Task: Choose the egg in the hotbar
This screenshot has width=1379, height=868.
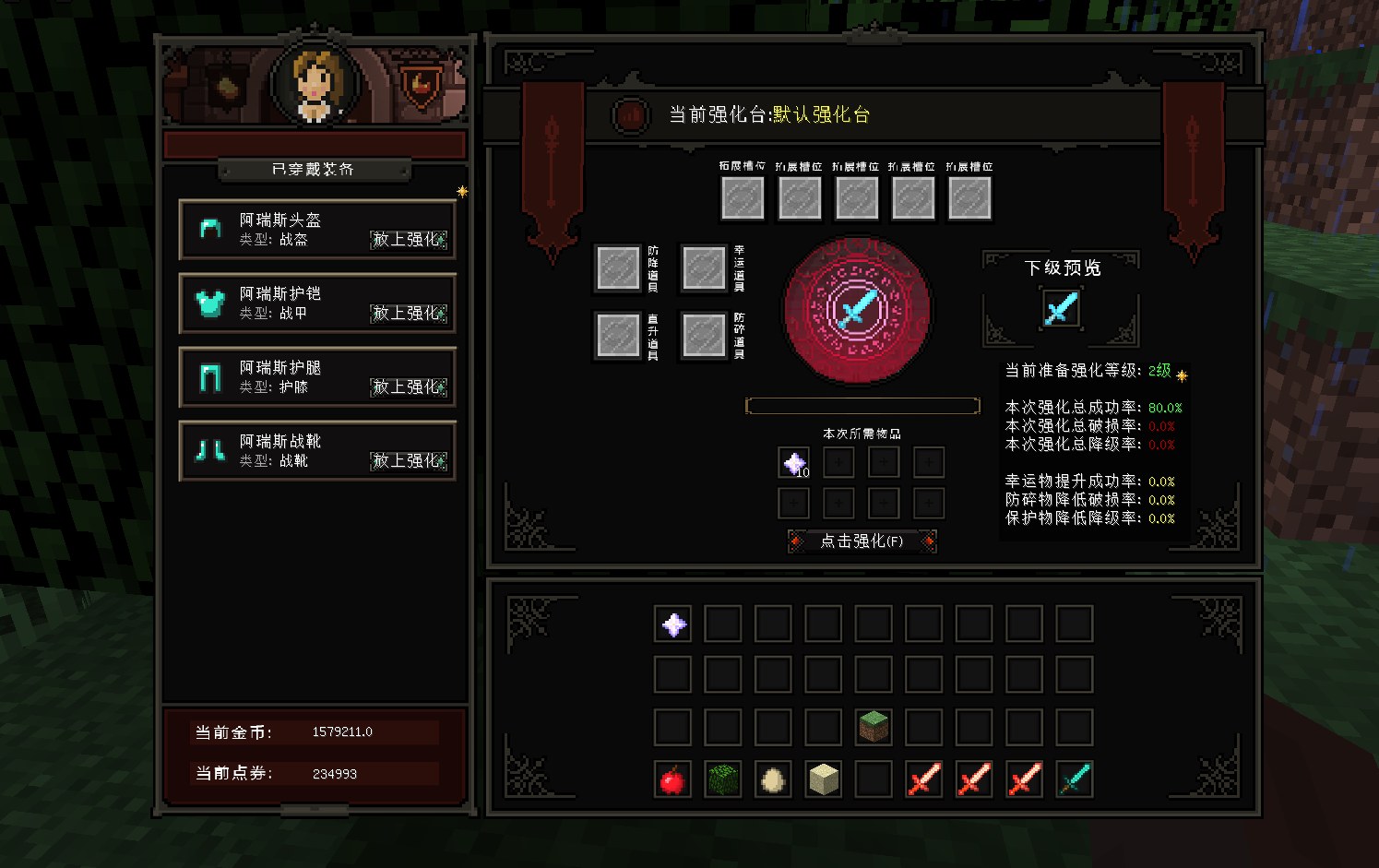Action: pyautogui.click(x=773, y=779)
